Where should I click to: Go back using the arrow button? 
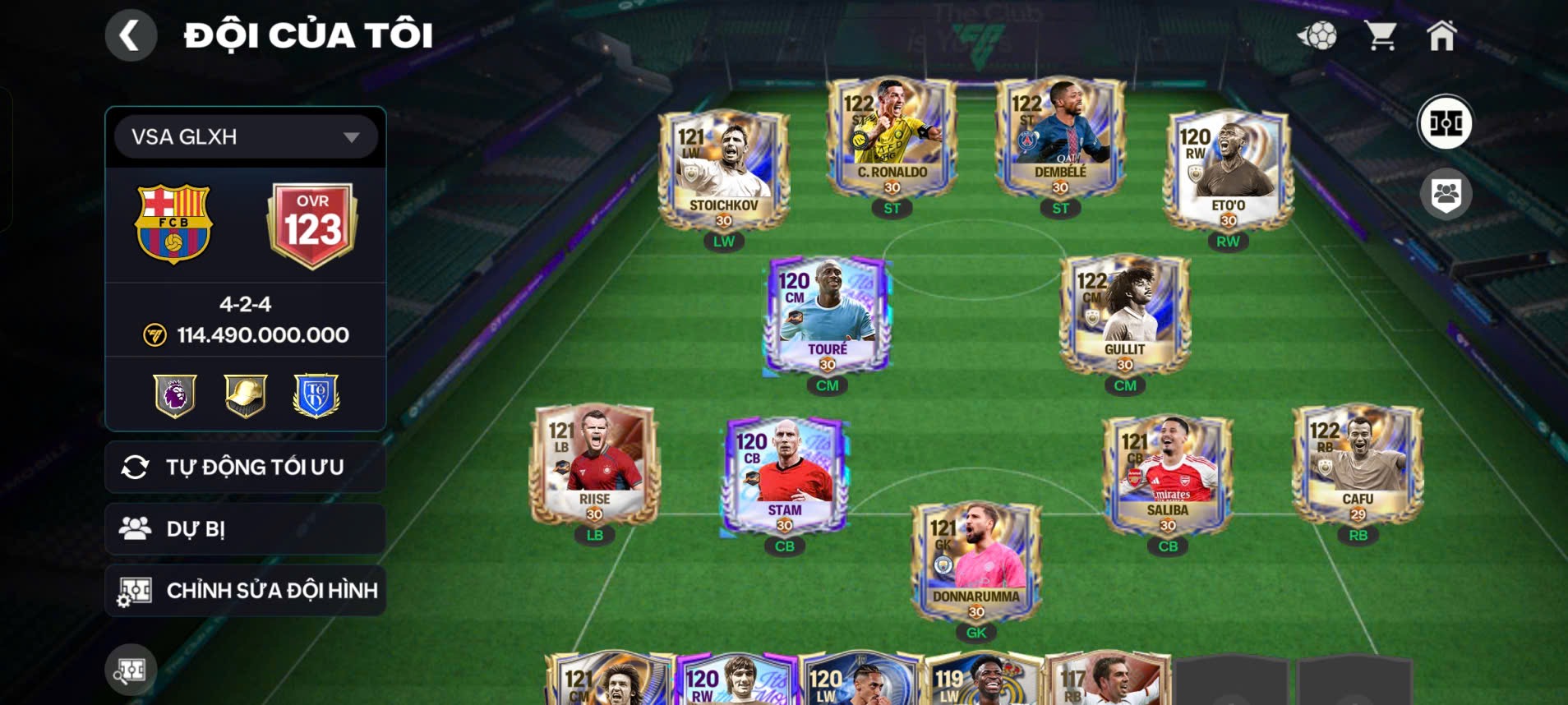click(130, 35)
